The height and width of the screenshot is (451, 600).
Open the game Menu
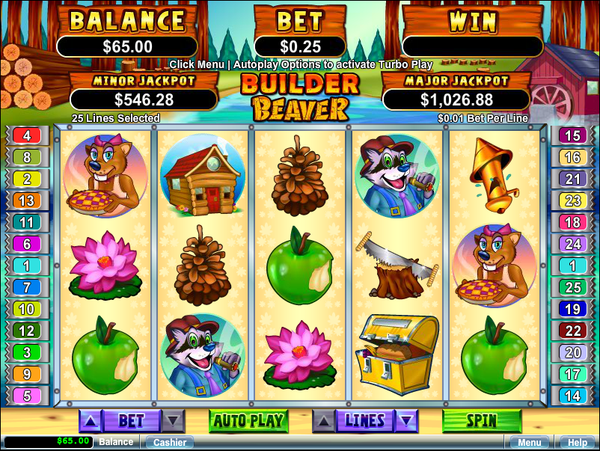[x=527, y=441]
